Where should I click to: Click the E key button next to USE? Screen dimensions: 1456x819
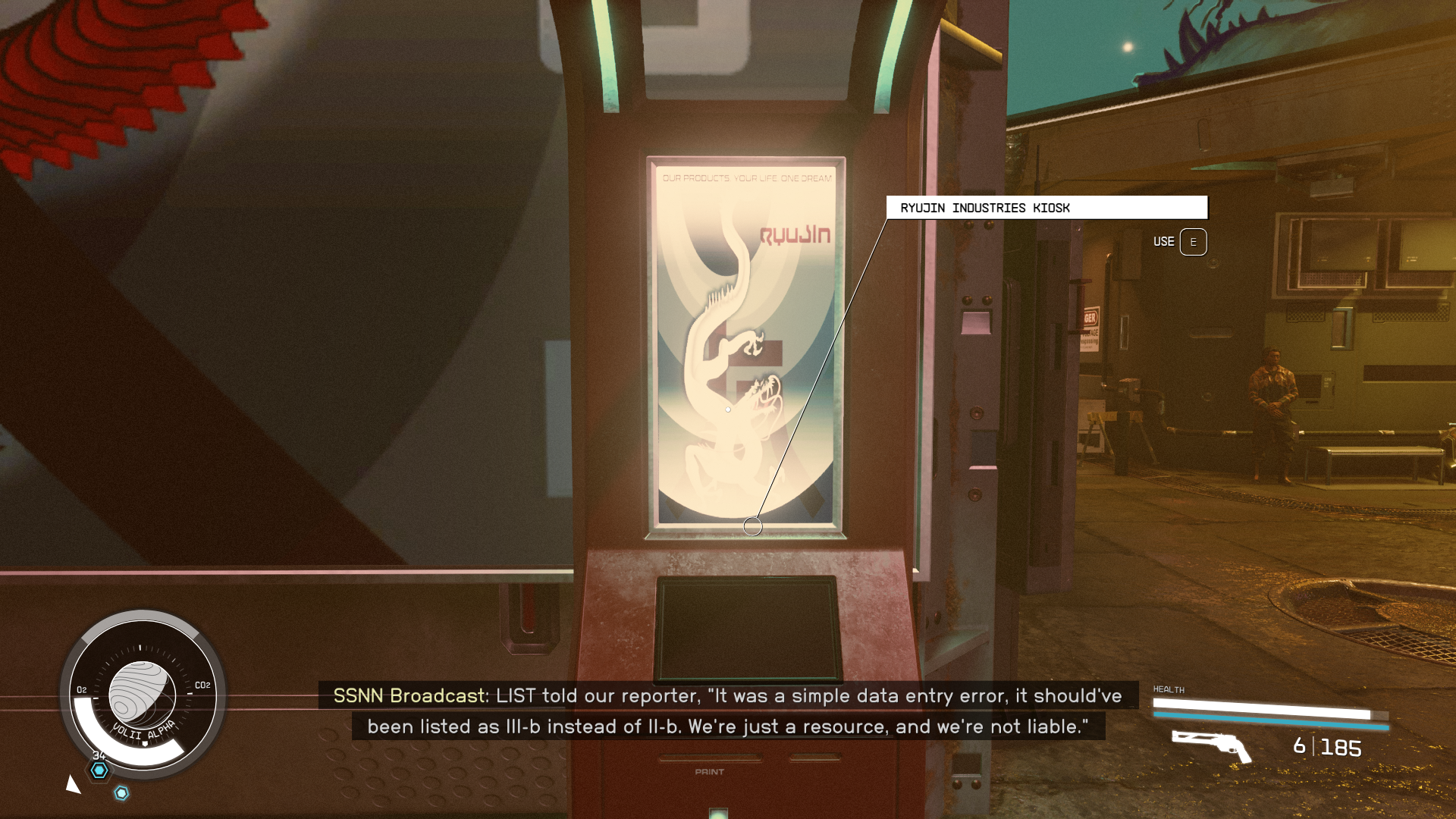pyautogui.click(x=1194, y=242)
